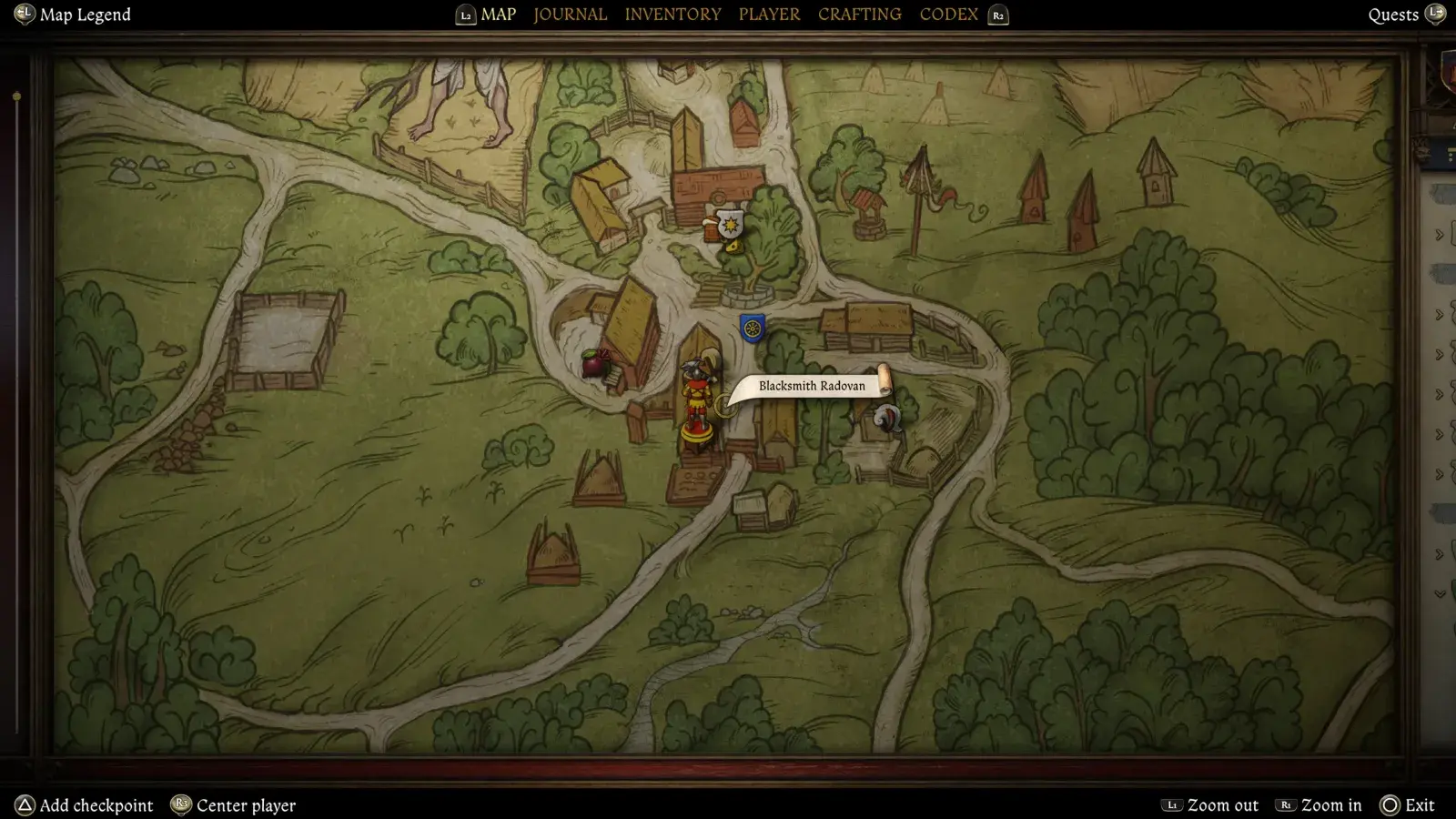
Task: Select the grey shell marker below the scroll
Action: (887, 418)
